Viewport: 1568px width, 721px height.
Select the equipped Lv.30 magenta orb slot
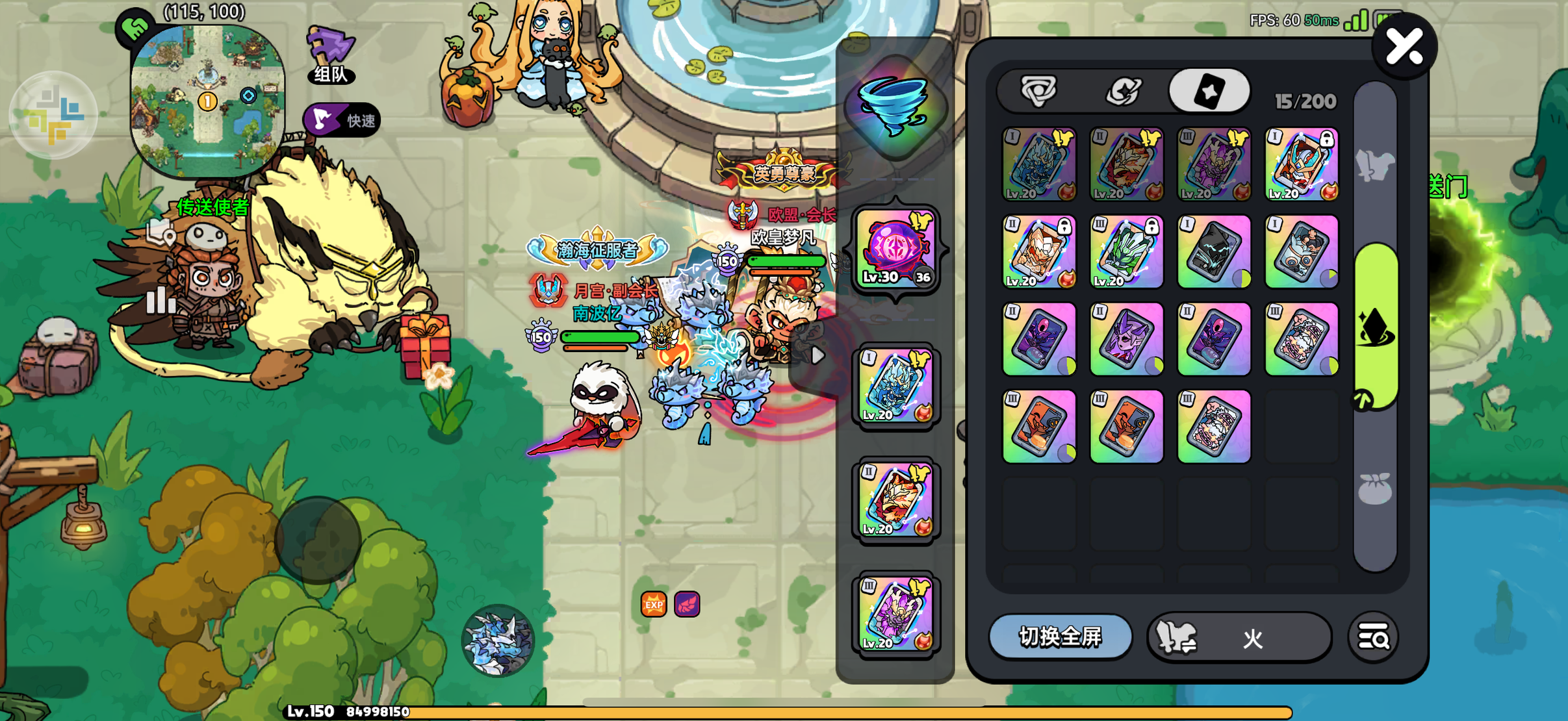tap(896, 249)
